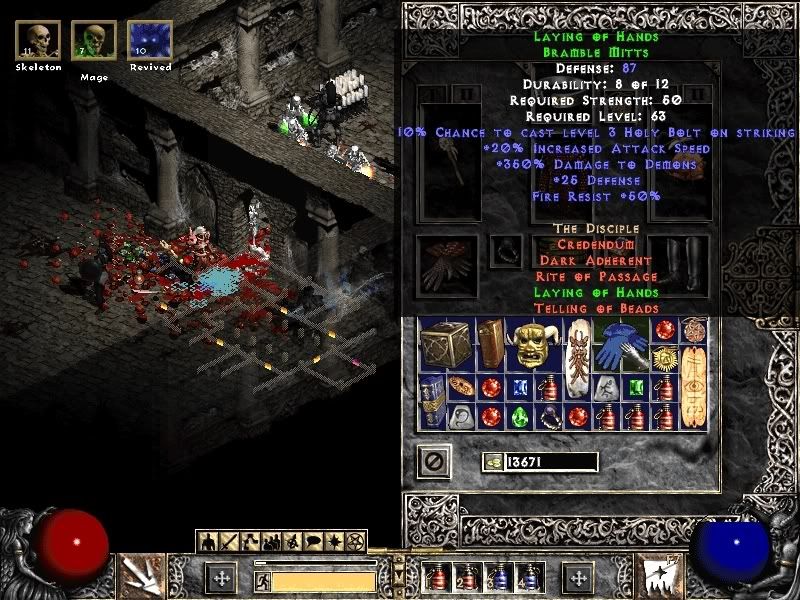800x600 pixels.
Task: Click the equipped ring slot
Action: pos(505,250)
